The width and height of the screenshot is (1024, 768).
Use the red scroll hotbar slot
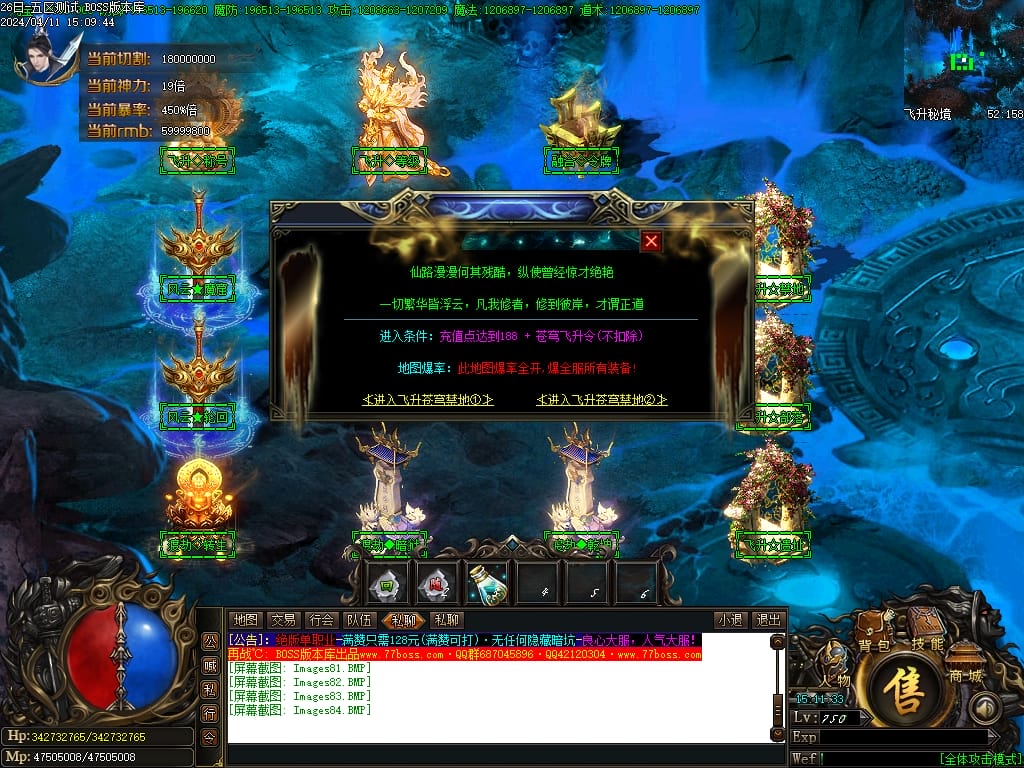(x=435, y=583)
